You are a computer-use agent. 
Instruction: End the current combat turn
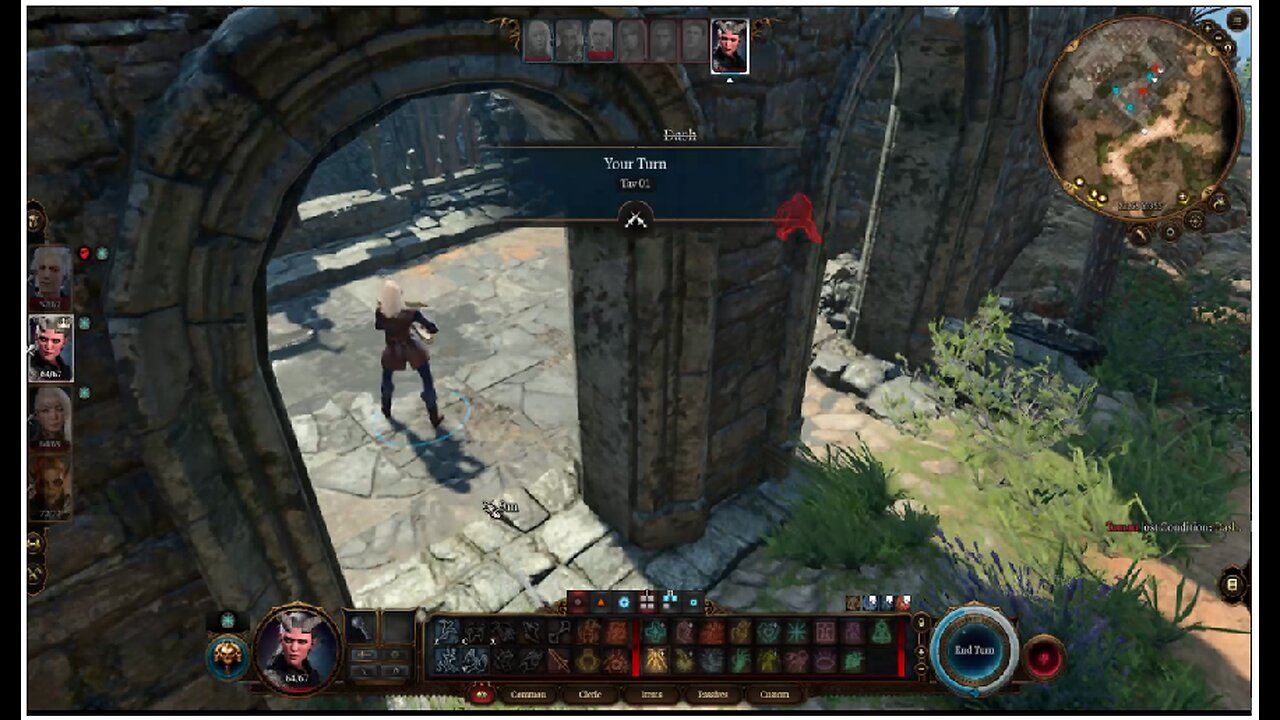[x=974, y=651]
